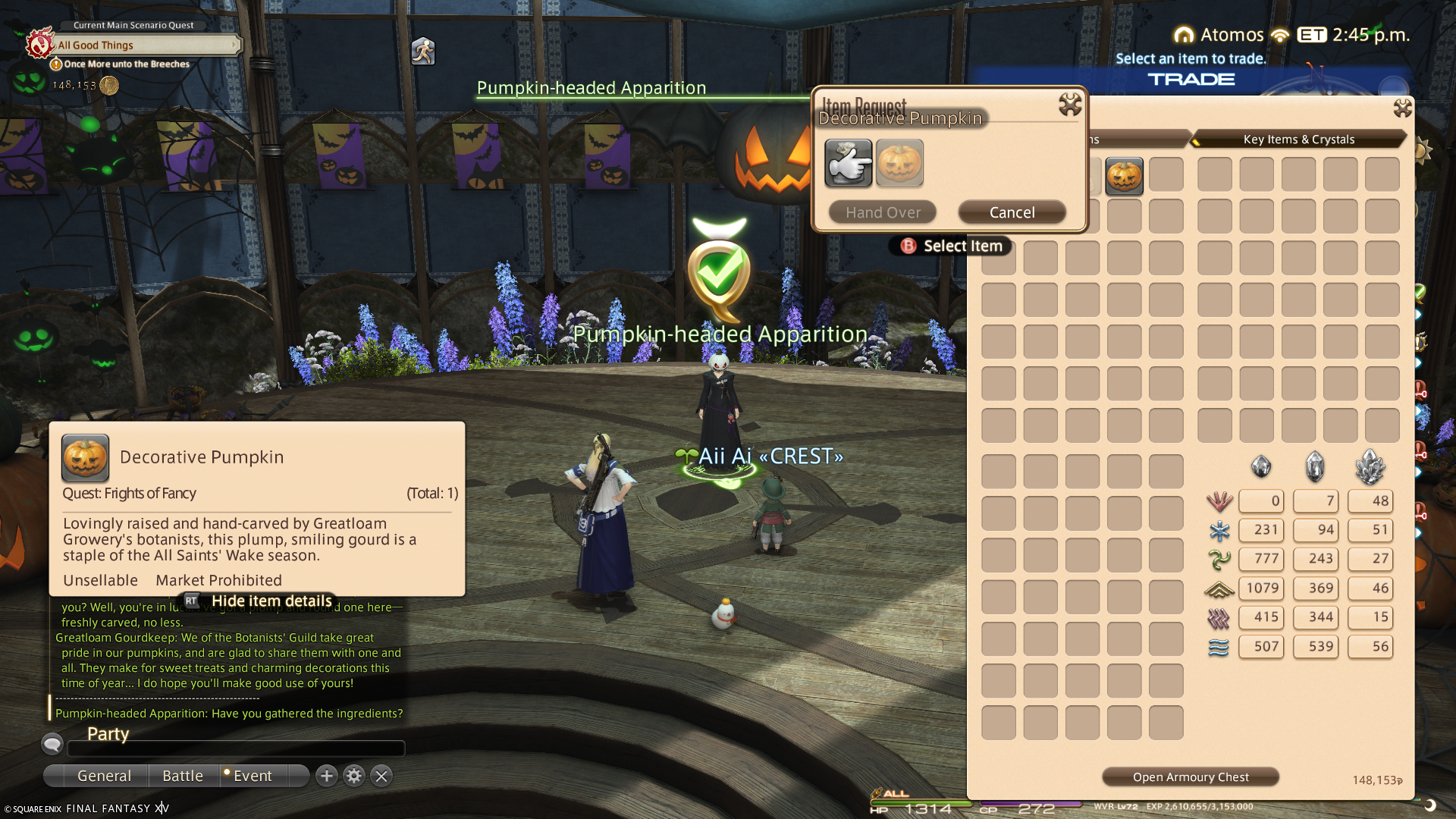Select the Decorative Pumpkin in the inventory

1124,176
